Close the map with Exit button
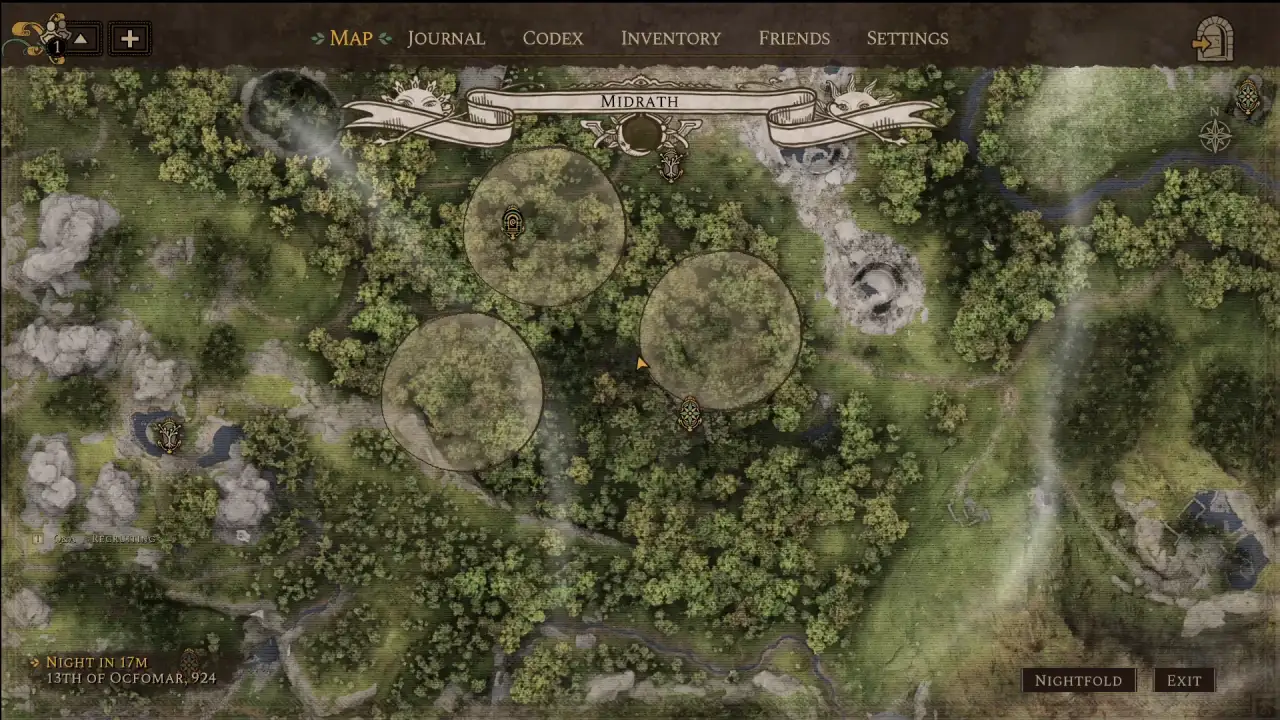This screenshot has height=720, width=1280. tap(1184, 680)
